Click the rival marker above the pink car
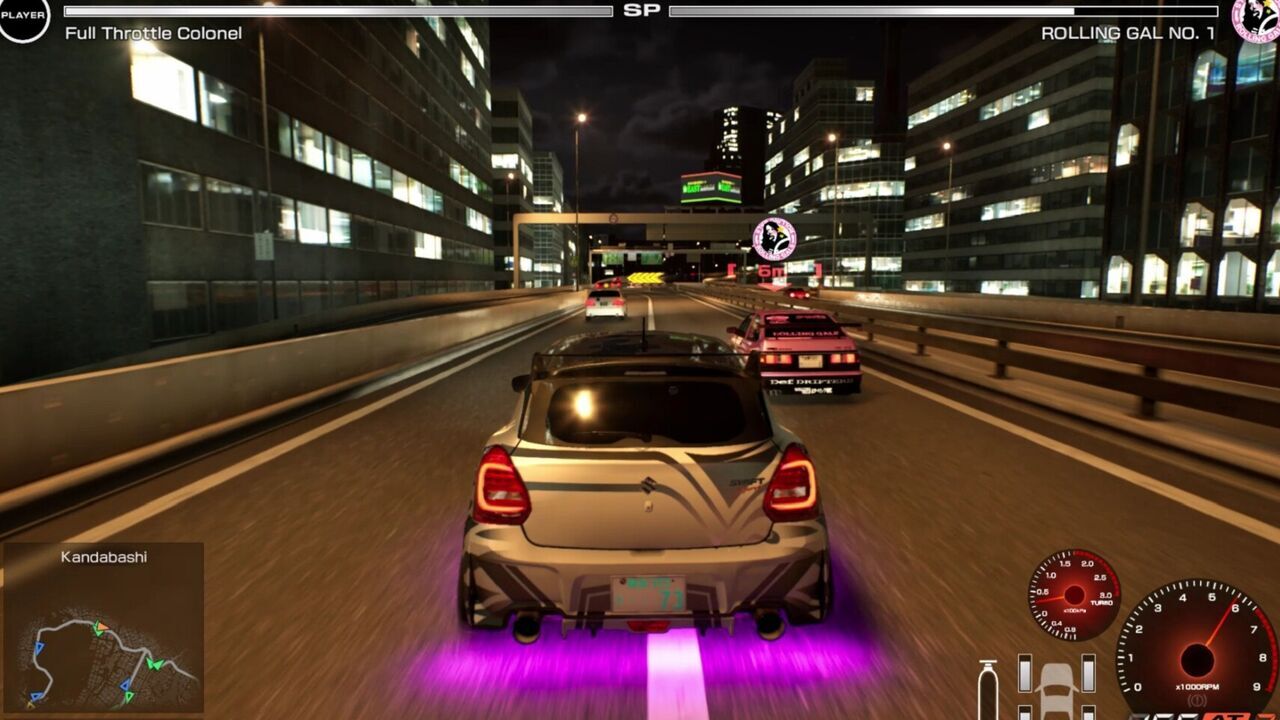This screenshot has width=1280, height=720. click(774, 239)
